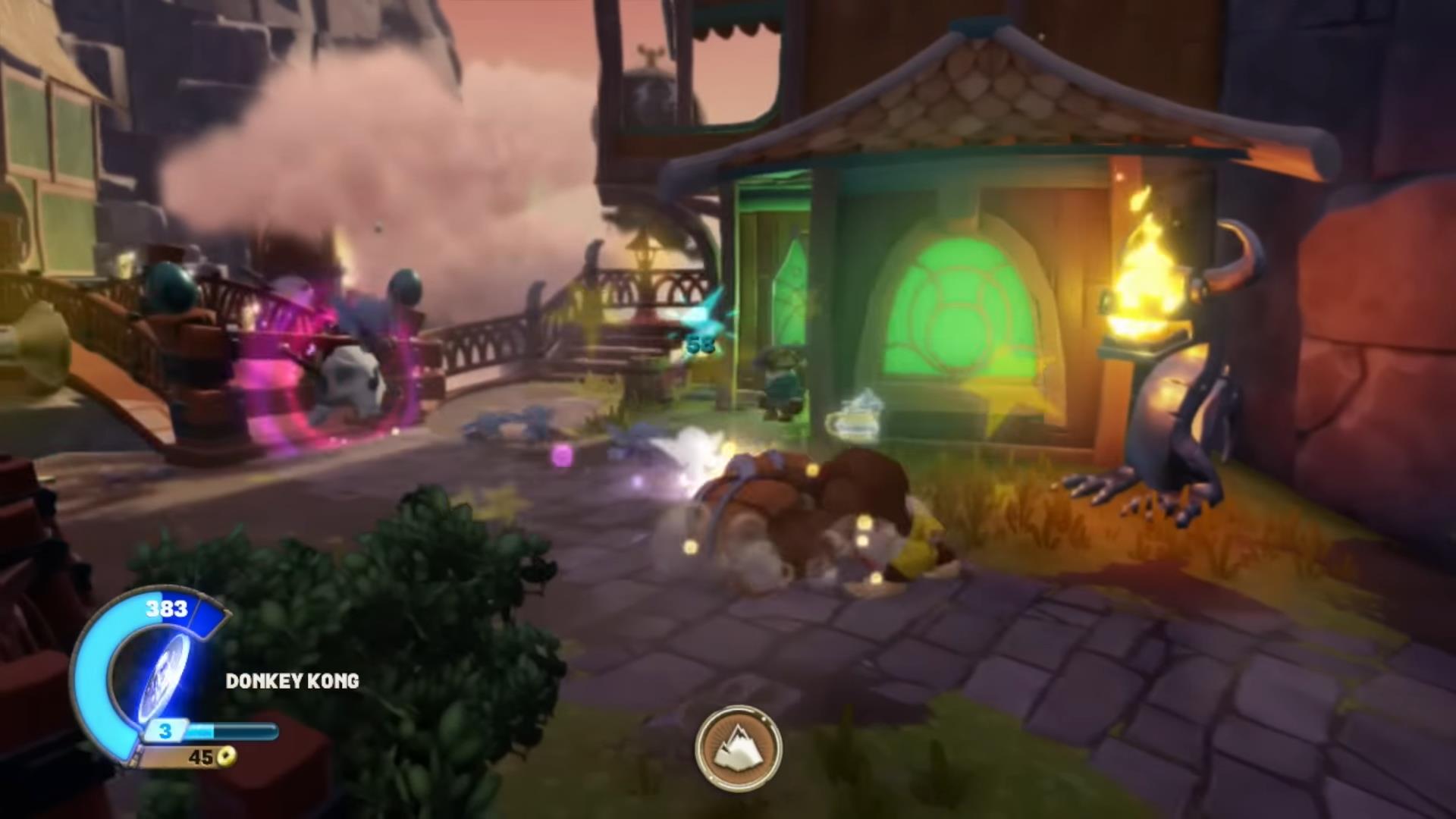Click the Earth element mountain icon
The height and width of the screenshot is (819, 1456).
738,748
